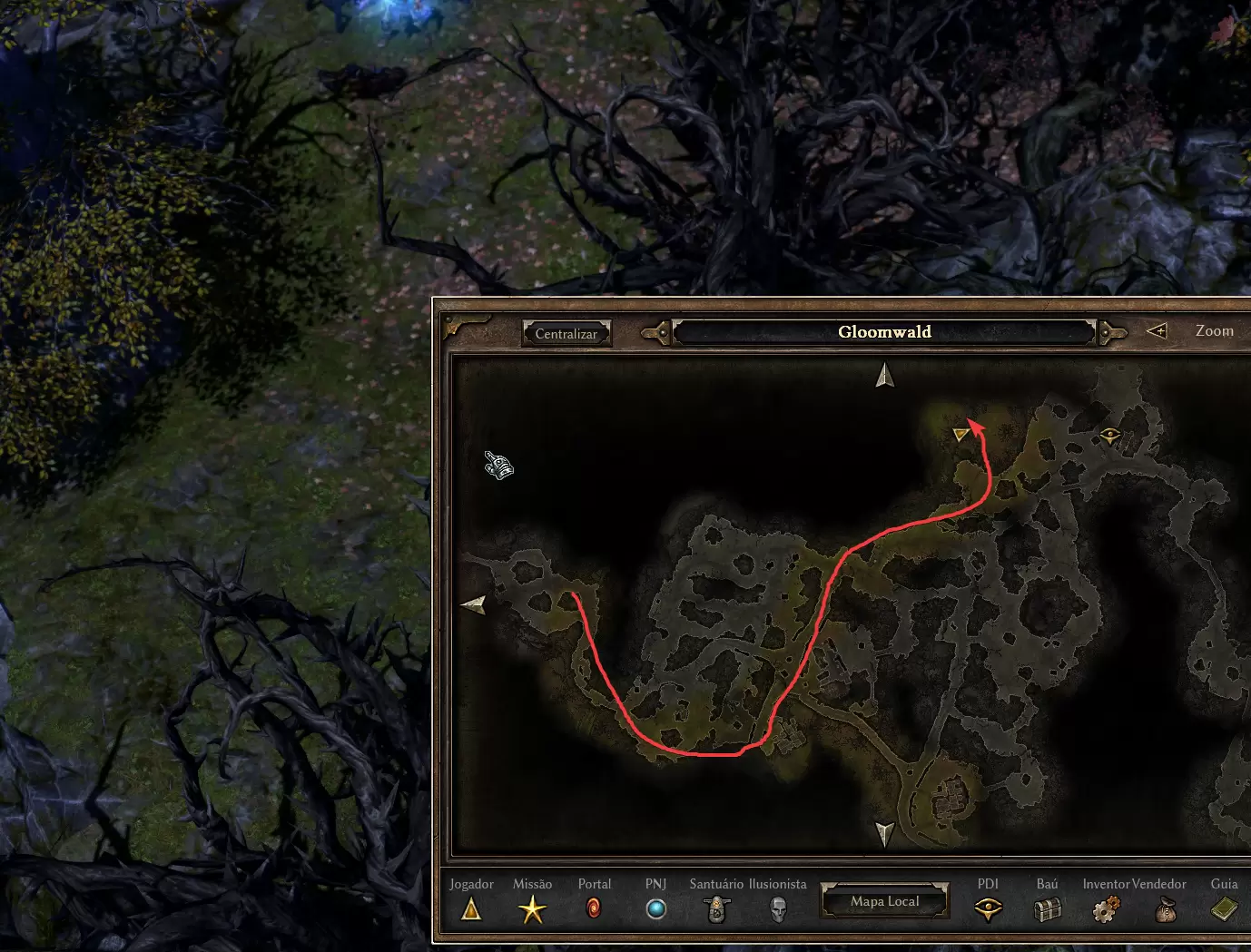Select the Missão star legend icon

click(x=532, y=908)
